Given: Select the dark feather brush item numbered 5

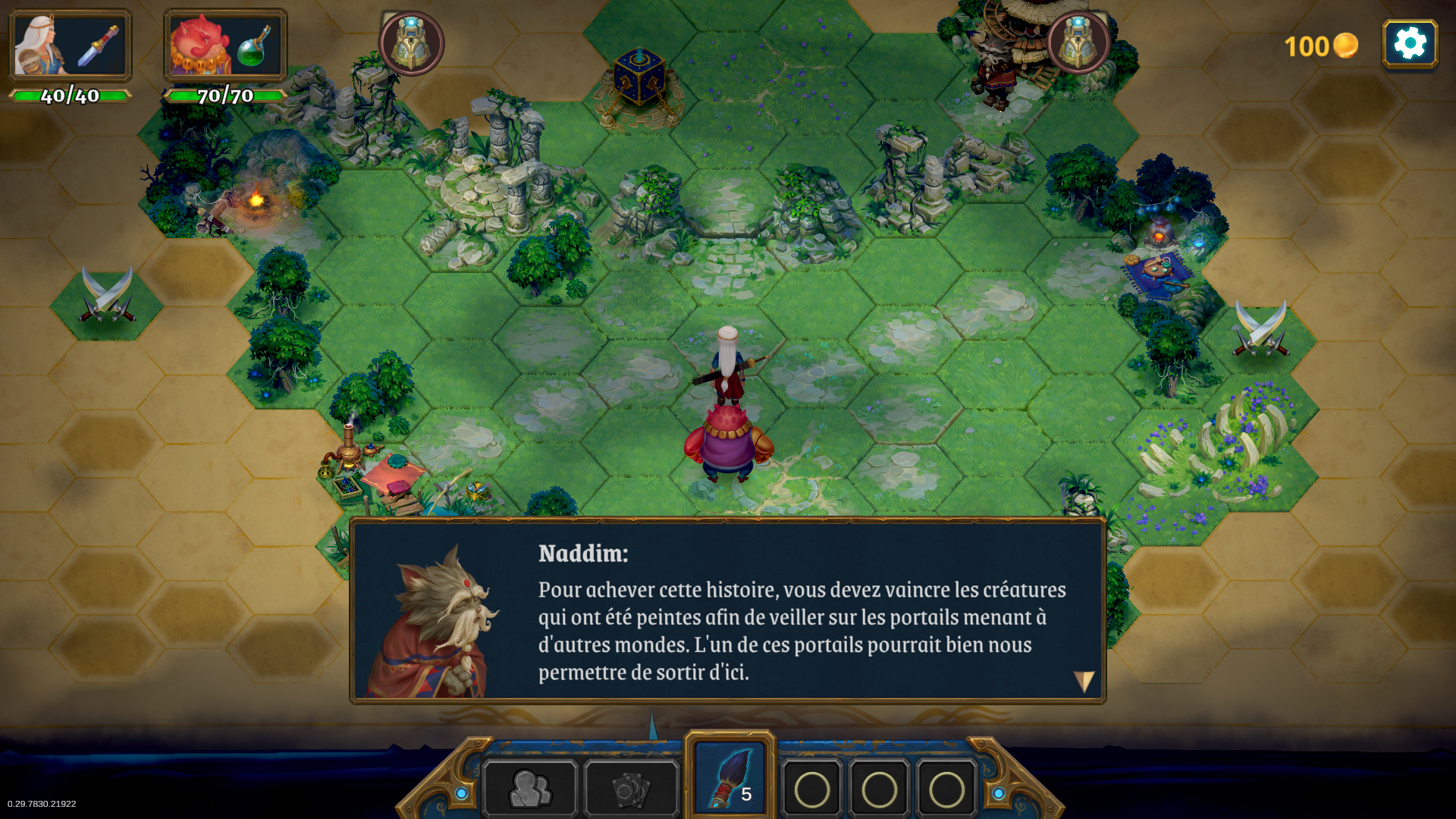Looking at the screenshot, I should pos(730,777).
